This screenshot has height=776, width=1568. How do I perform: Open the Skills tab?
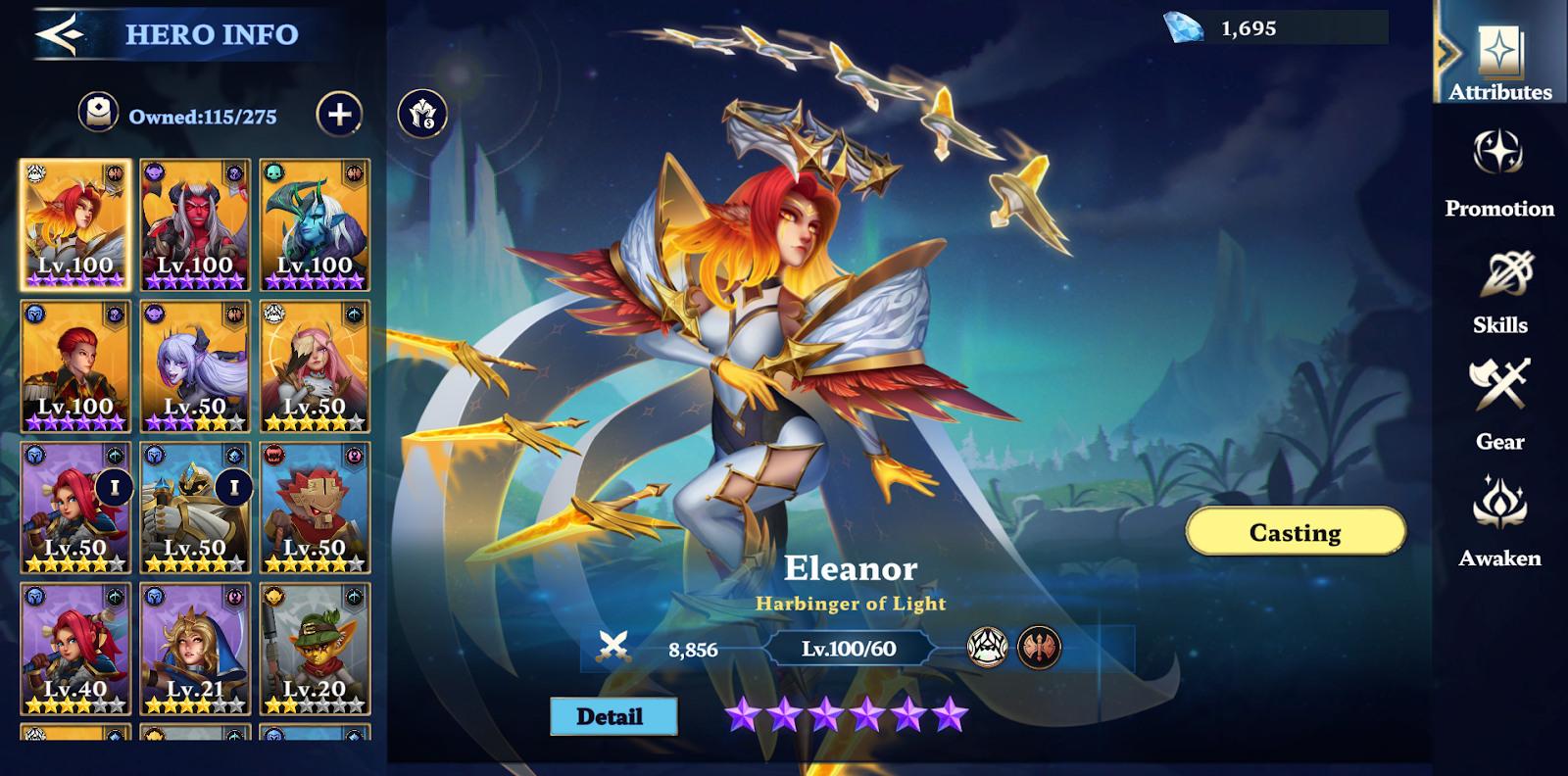click(x=1499, y=292)
